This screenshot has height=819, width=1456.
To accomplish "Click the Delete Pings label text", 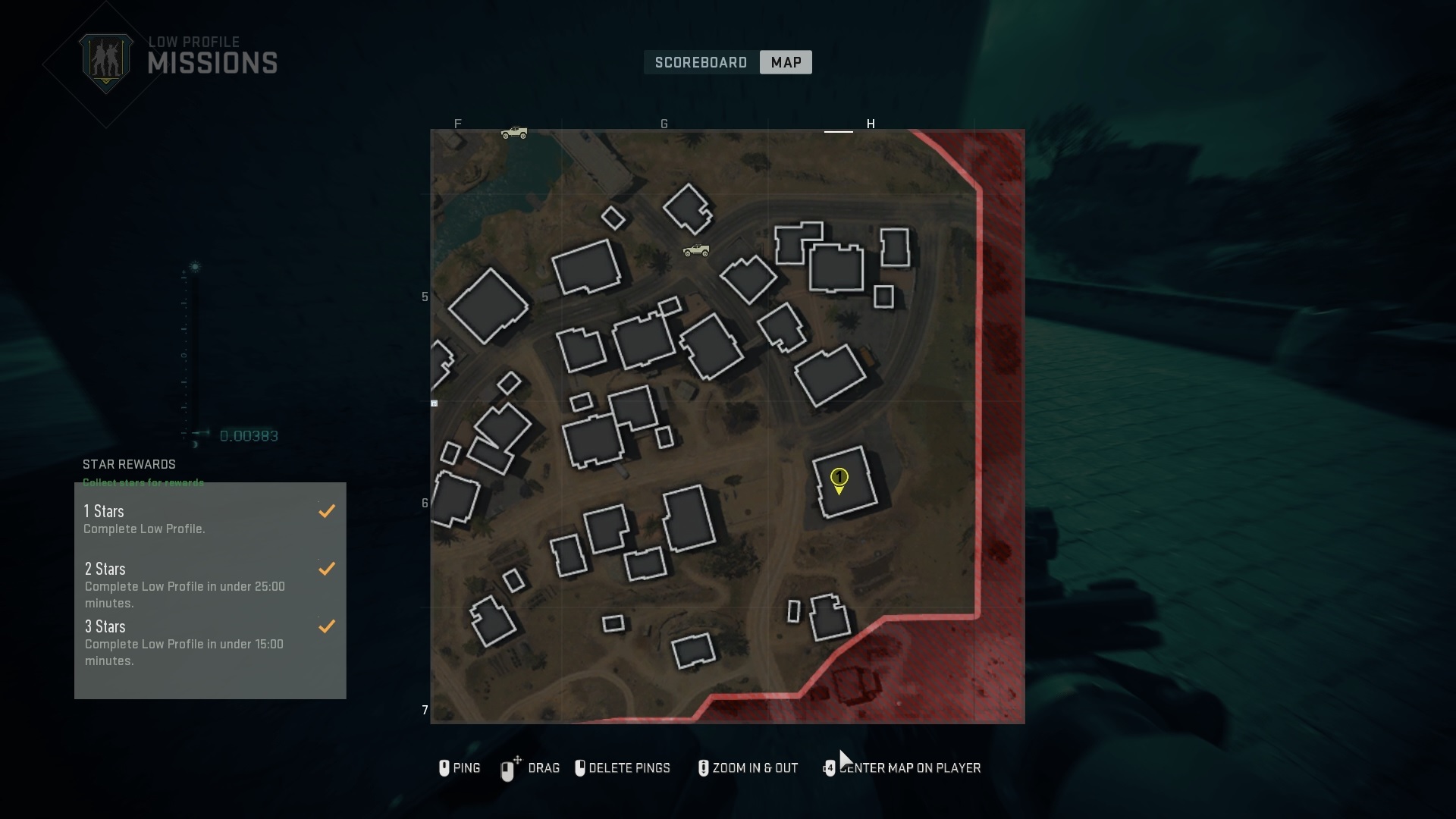I will pyautogui.click(x=628, y=768).
